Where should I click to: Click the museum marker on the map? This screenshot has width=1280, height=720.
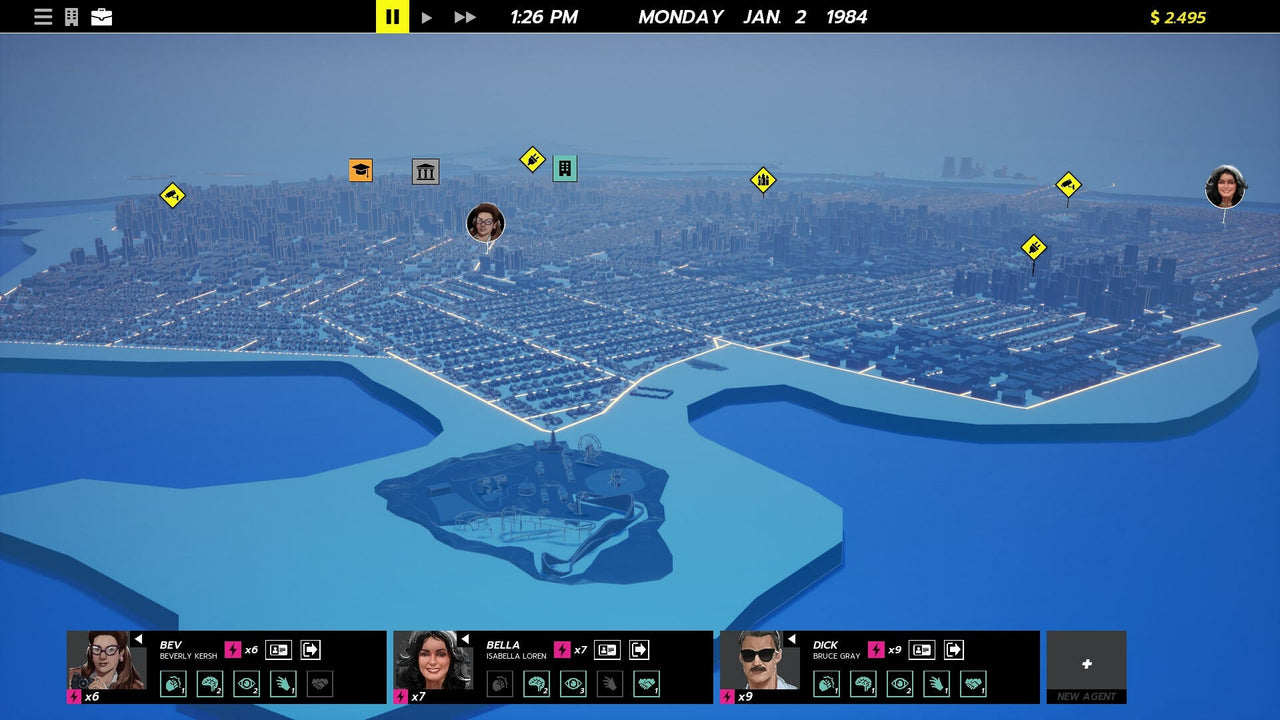point(425,171)
